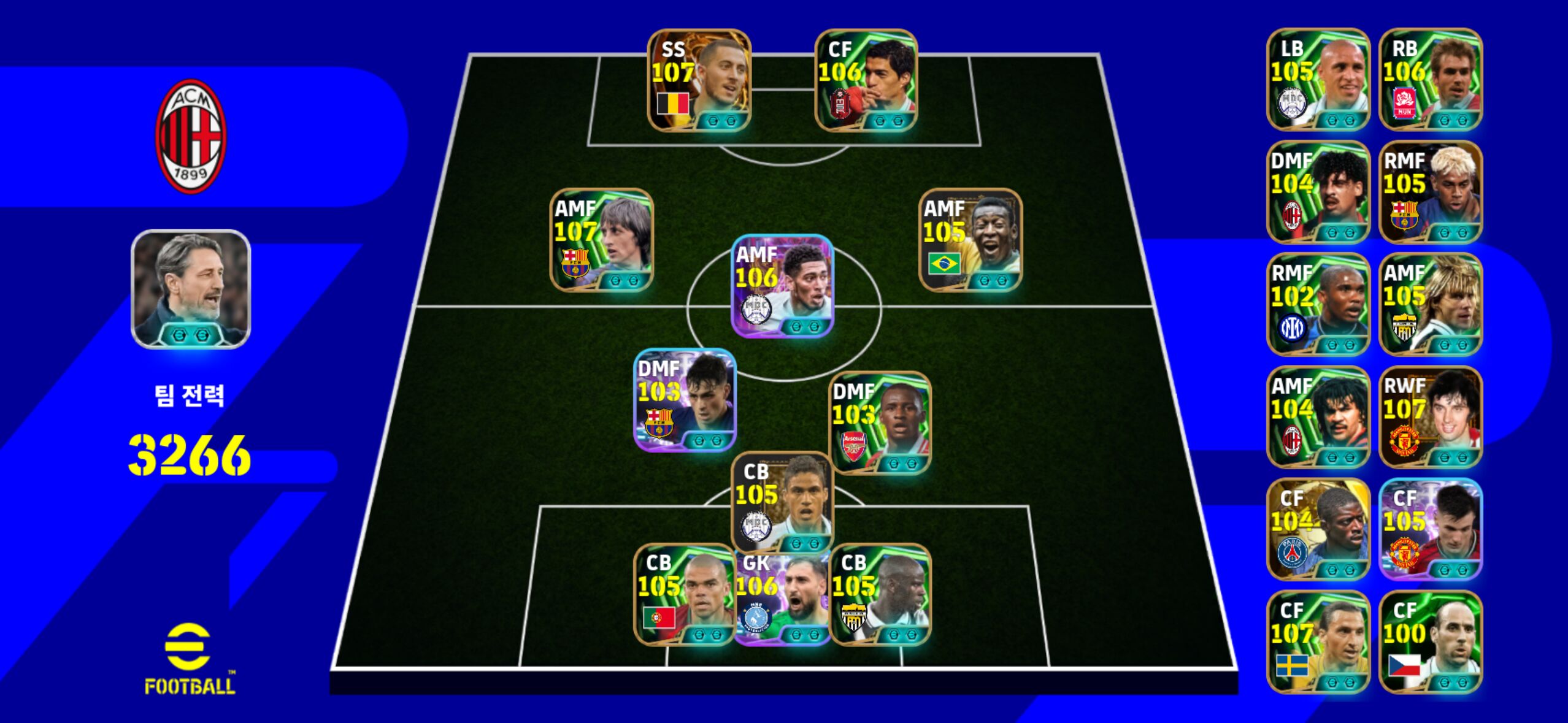The width and height of the screenshot is (1568, 723).
Task: Pick the AMF 107 Barcelona player card
Action: click(601, 240)
